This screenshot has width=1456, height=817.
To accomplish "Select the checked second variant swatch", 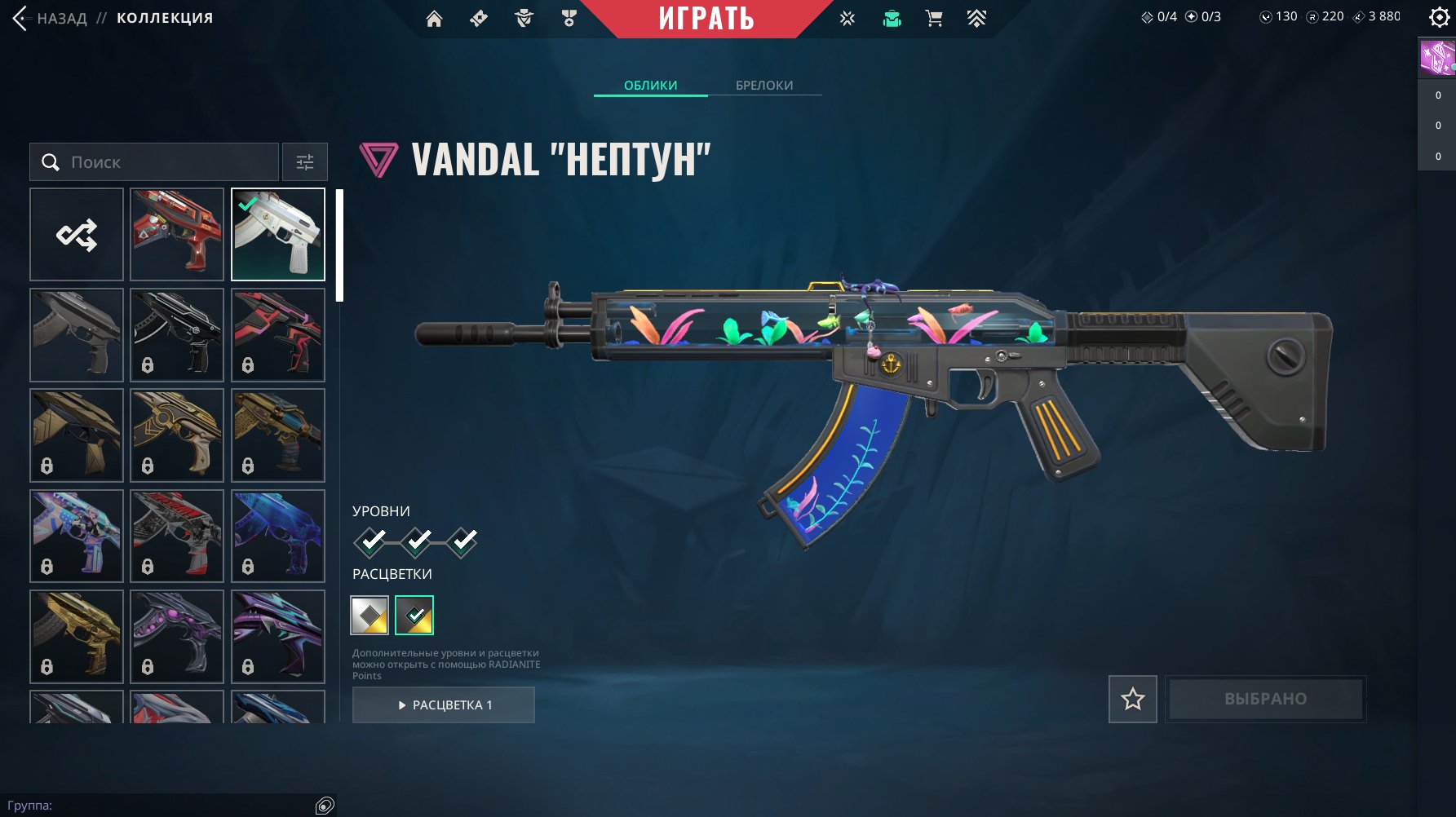I will coord(414,616).
